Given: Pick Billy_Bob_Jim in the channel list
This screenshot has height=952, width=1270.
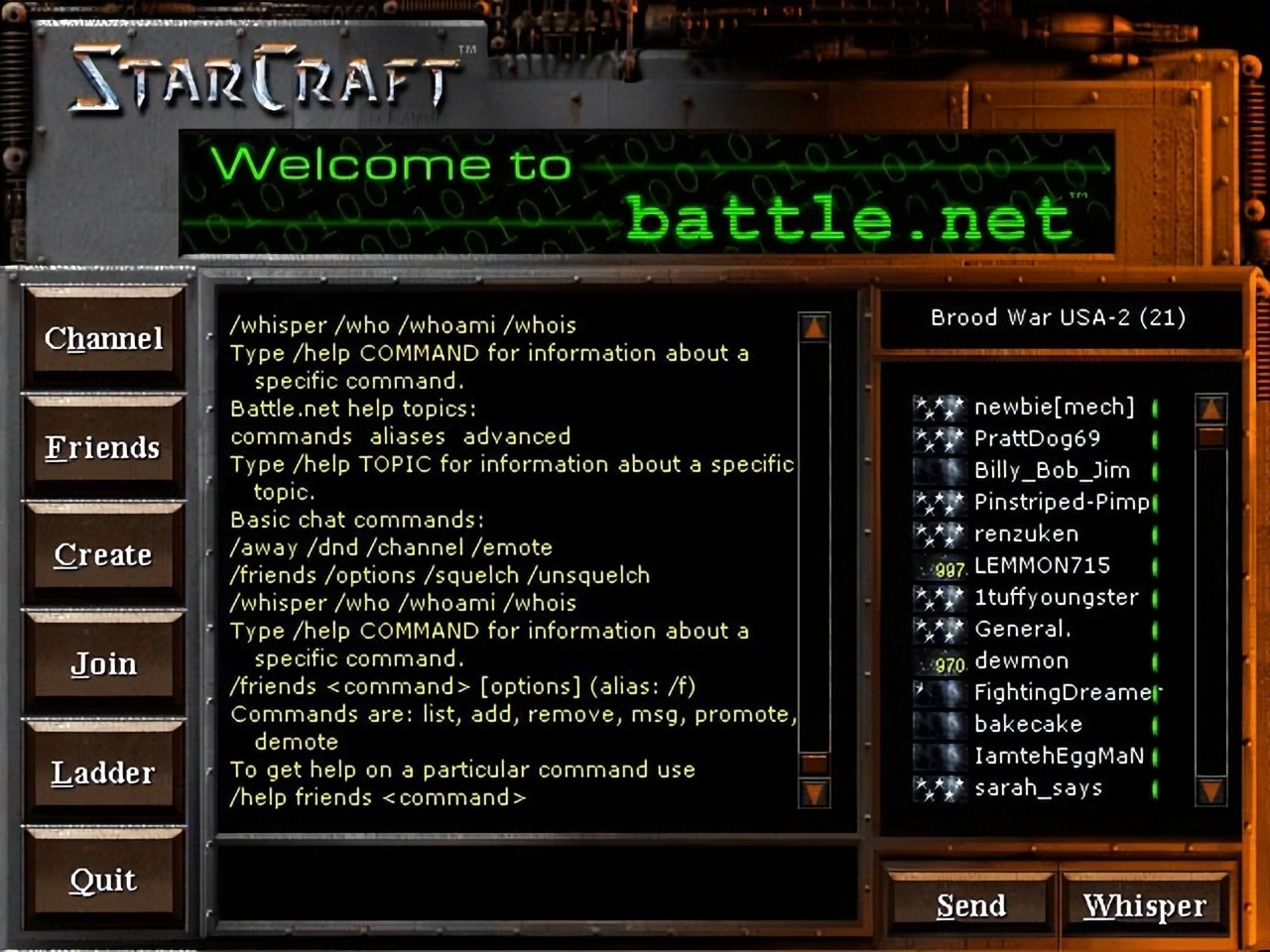Looking at the screenshot, I should (x=1052, y=470).
